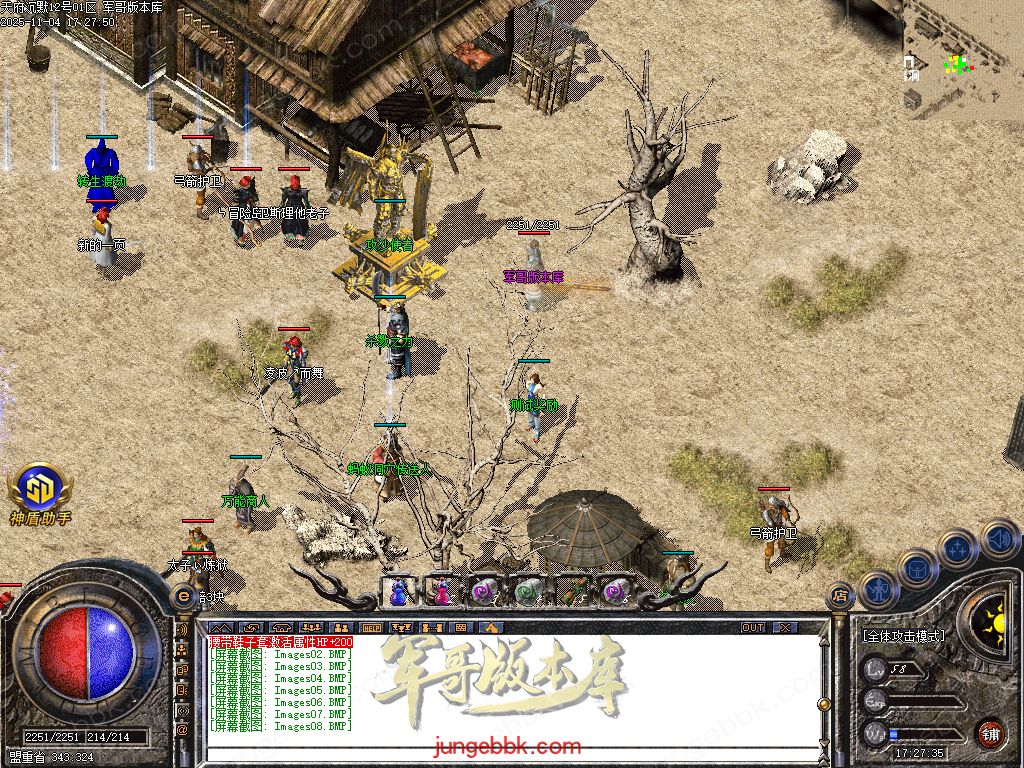Select the '@' chat channel icon

coord(183,731)
